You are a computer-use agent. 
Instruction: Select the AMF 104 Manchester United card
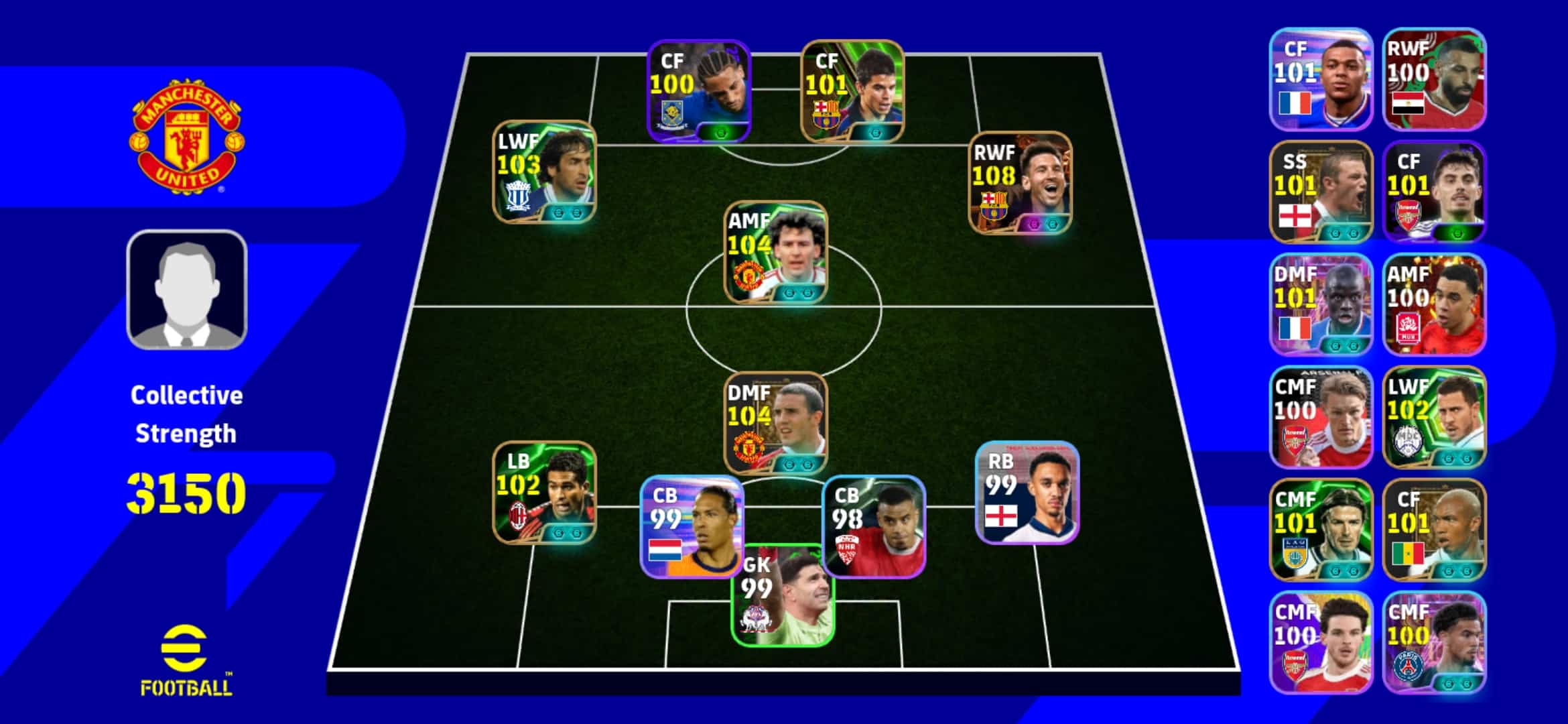[775, 252]
